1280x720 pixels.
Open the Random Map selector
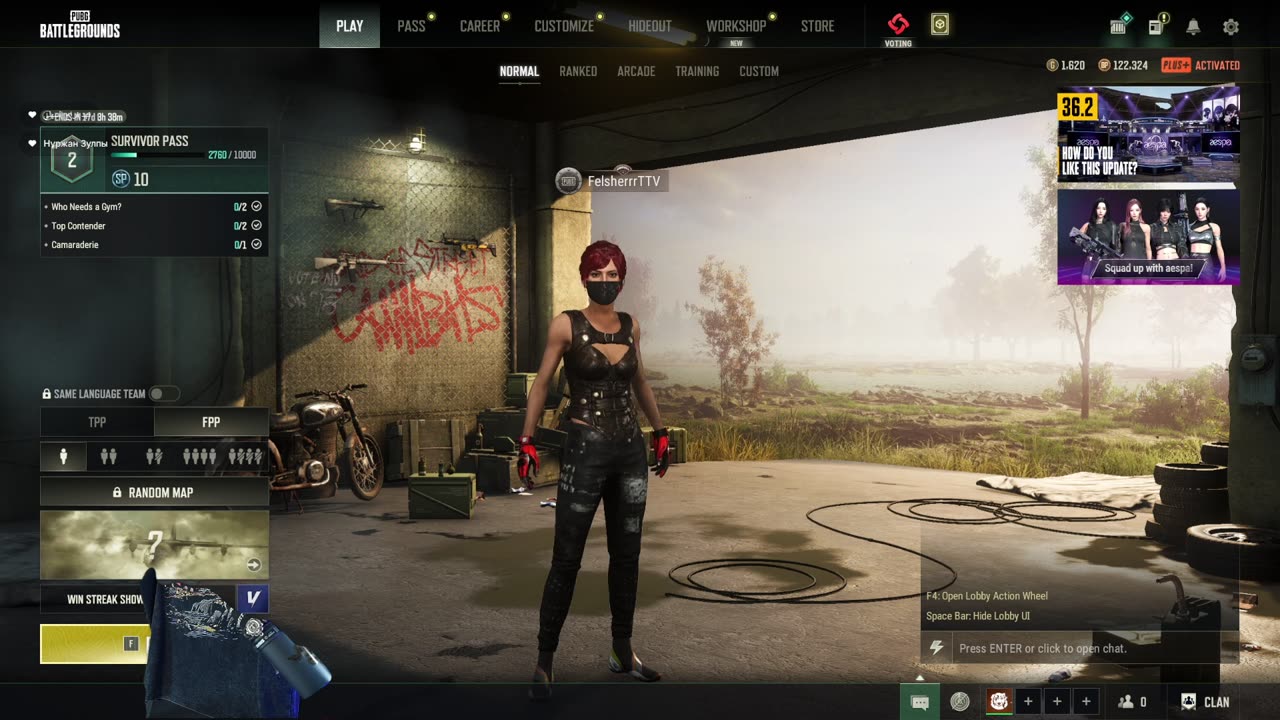click(x=154, y=492)
